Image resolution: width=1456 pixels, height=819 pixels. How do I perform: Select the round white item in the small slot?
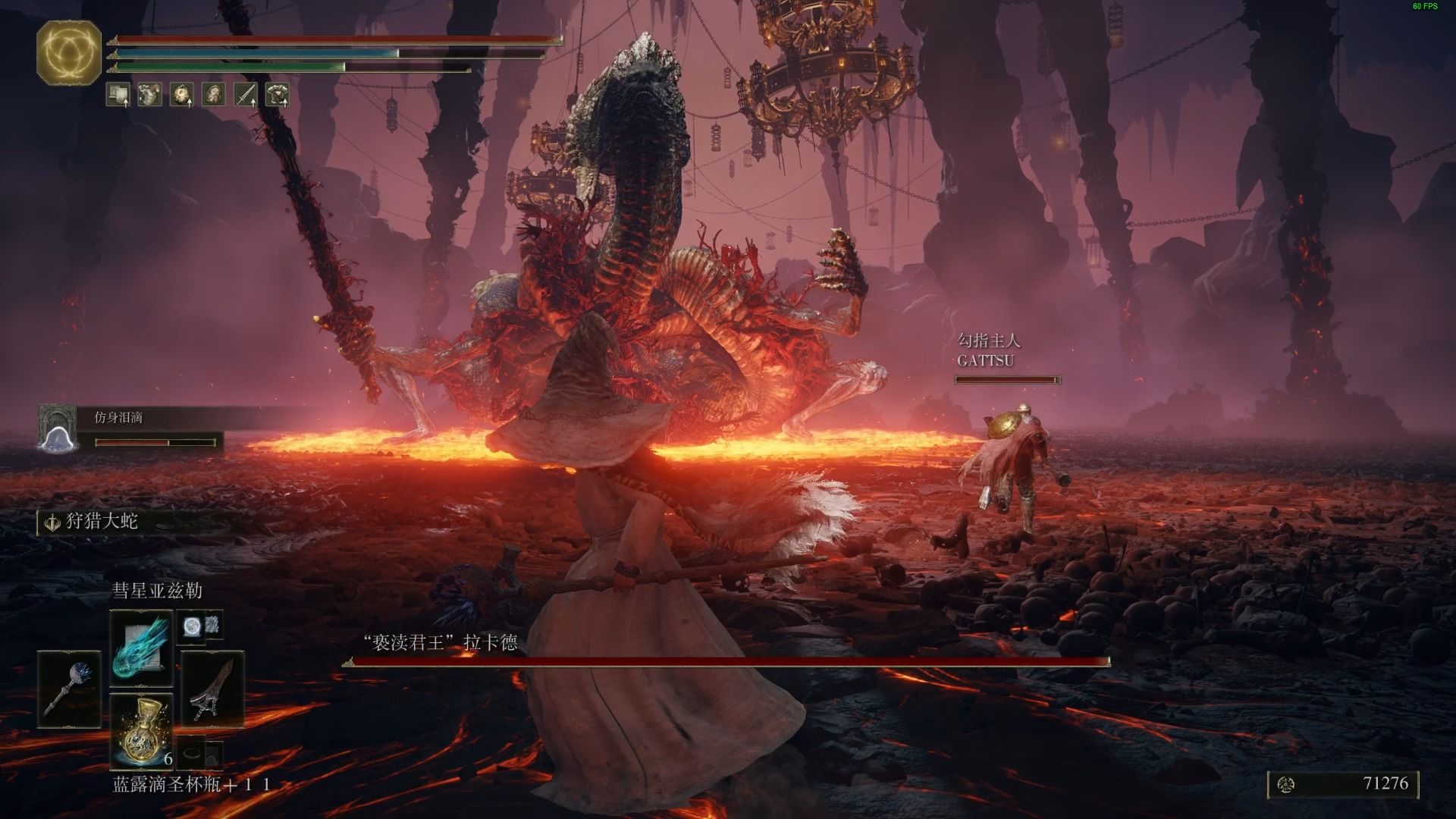point(190,626)
